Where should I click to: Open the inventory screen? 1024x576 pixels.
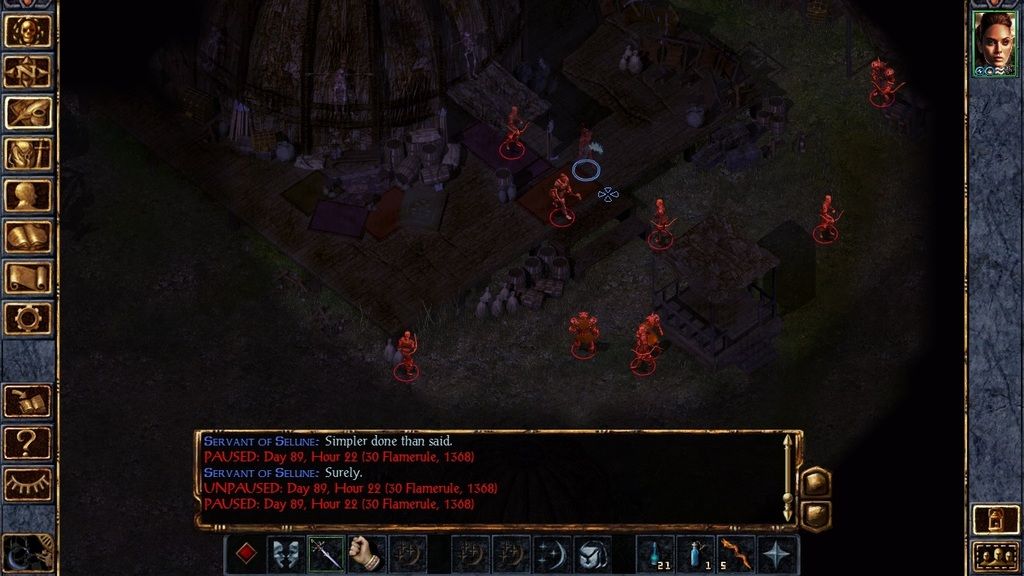tap(28, 154)
